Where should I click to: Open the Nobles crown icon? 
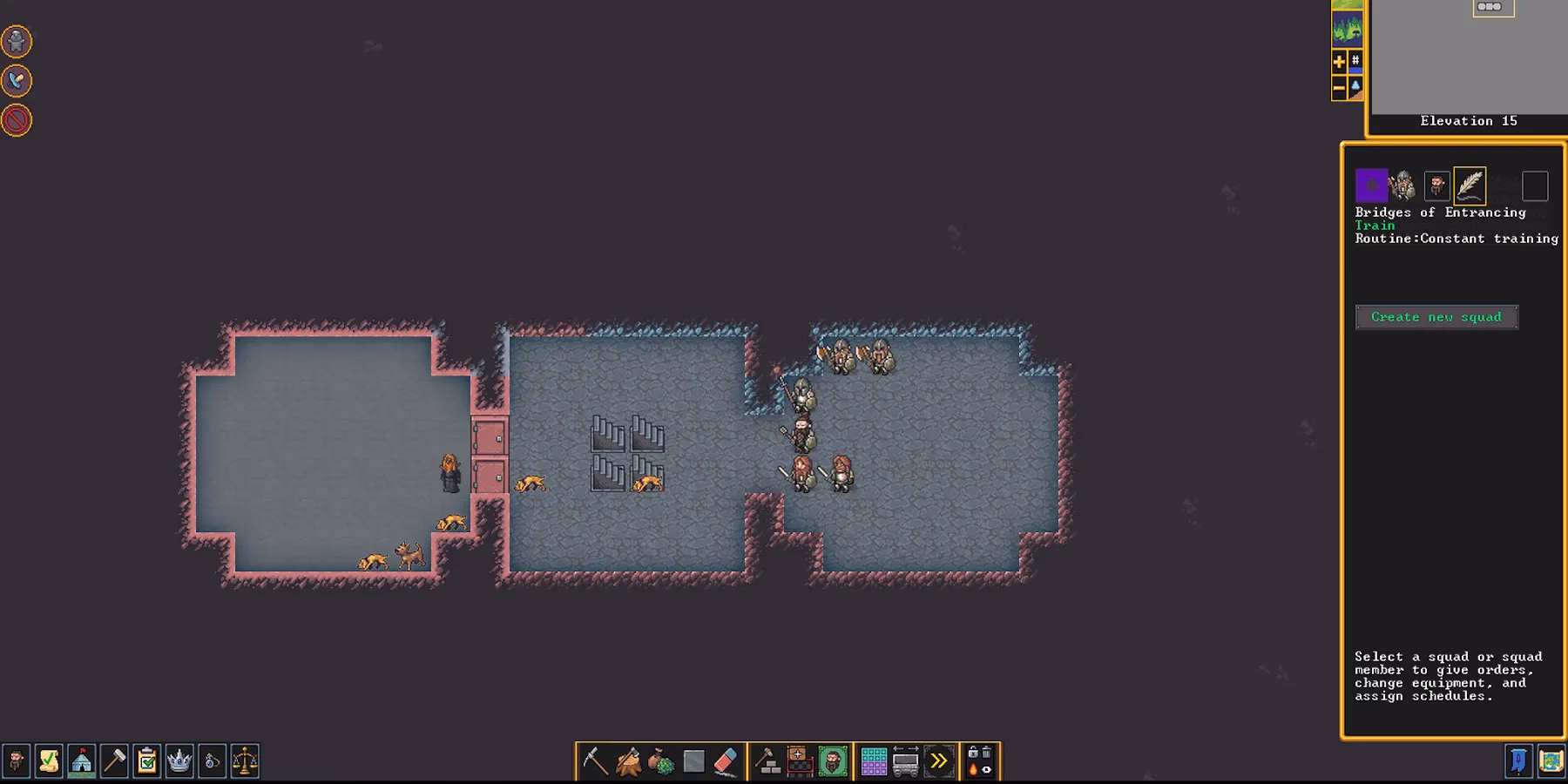[x=179, y=762]
